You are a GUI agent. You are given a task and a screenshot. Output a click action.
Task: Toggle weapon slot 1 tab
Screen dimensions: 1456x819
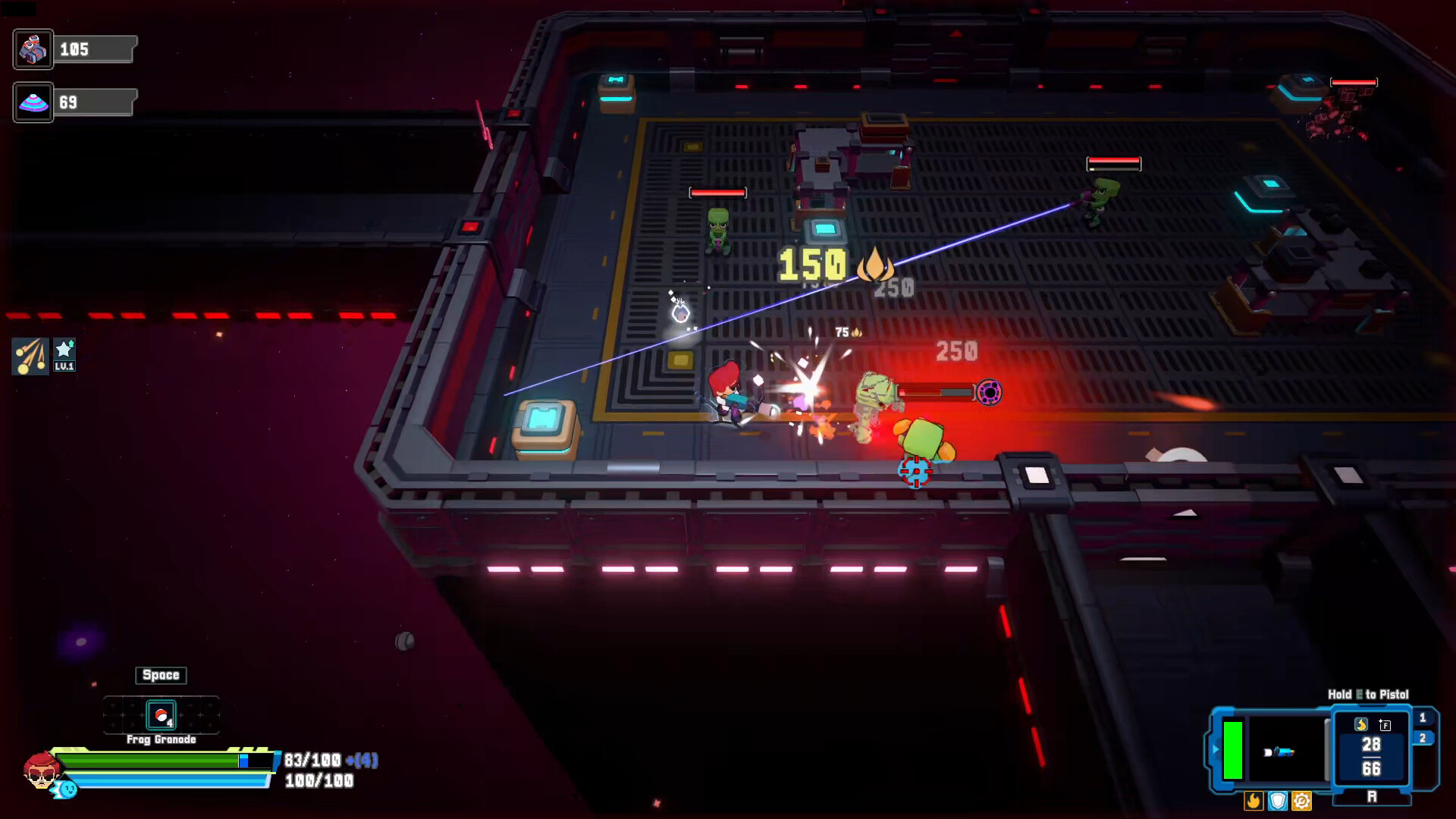click(x=1423, y=717)
